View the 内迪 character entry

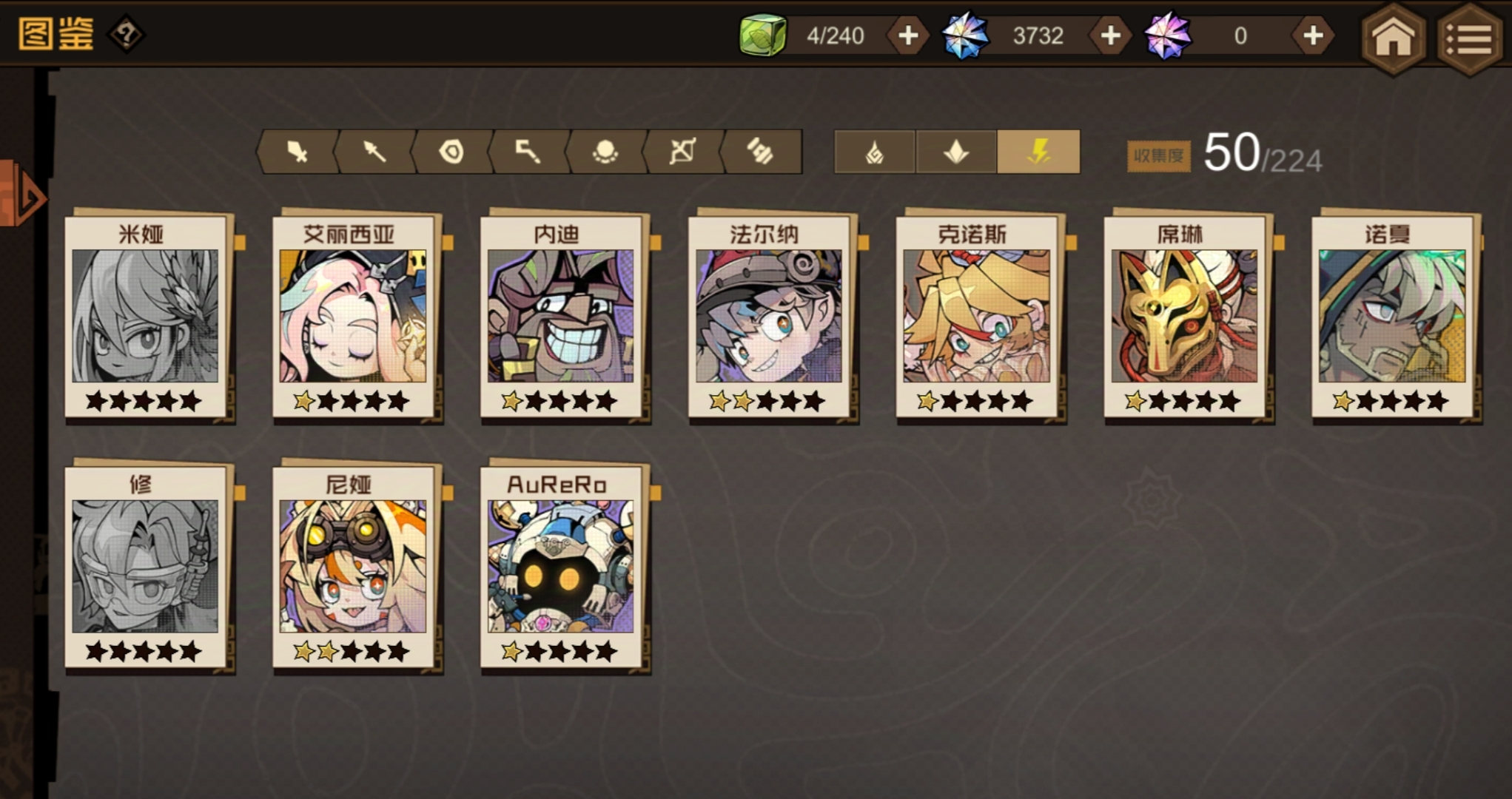(x=561, y=317)
